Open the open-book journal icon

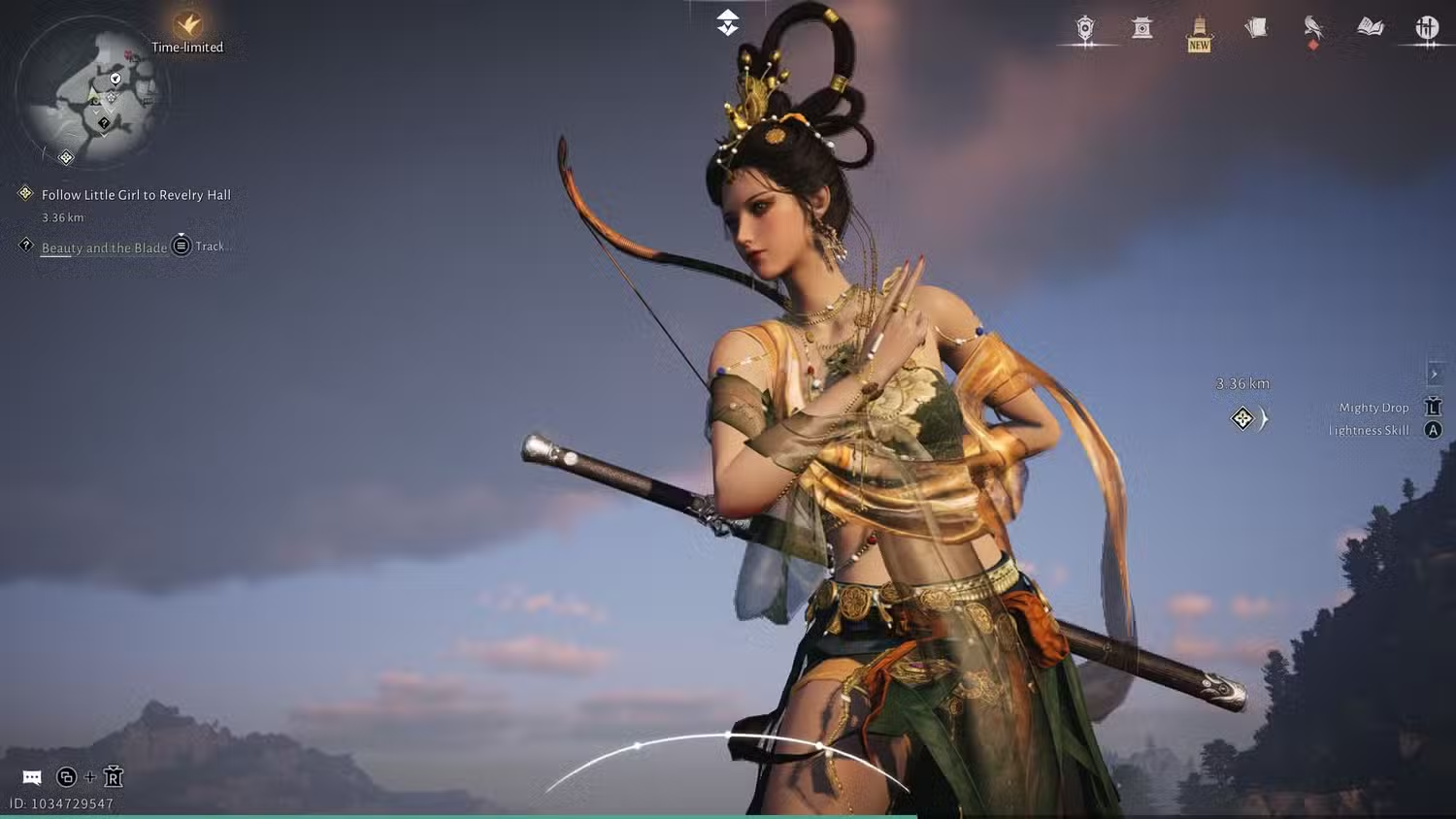[x=1371, y=27]
